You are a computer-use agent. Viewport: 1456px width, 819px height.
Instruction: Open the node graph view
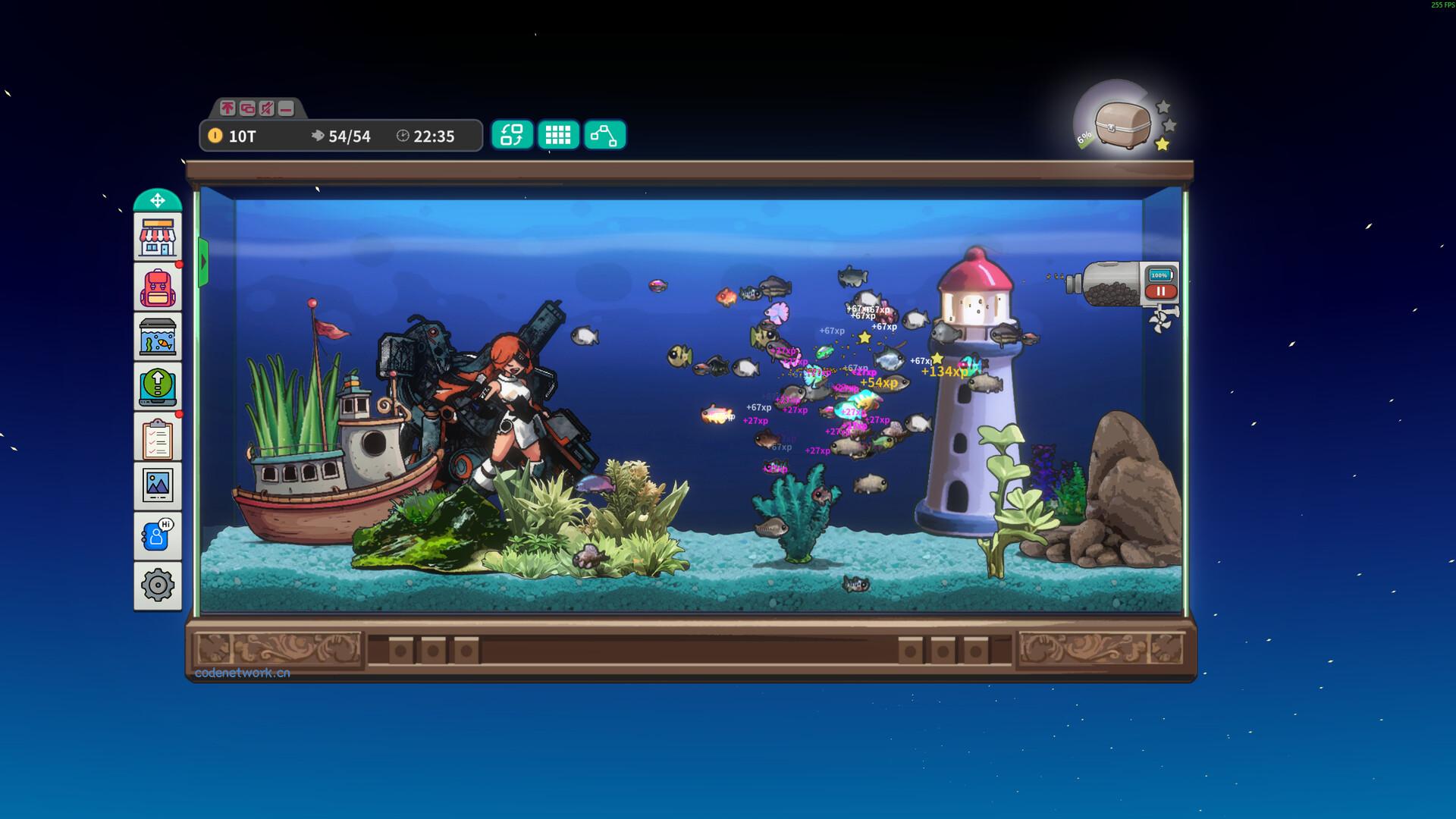[x=604, y=135]
